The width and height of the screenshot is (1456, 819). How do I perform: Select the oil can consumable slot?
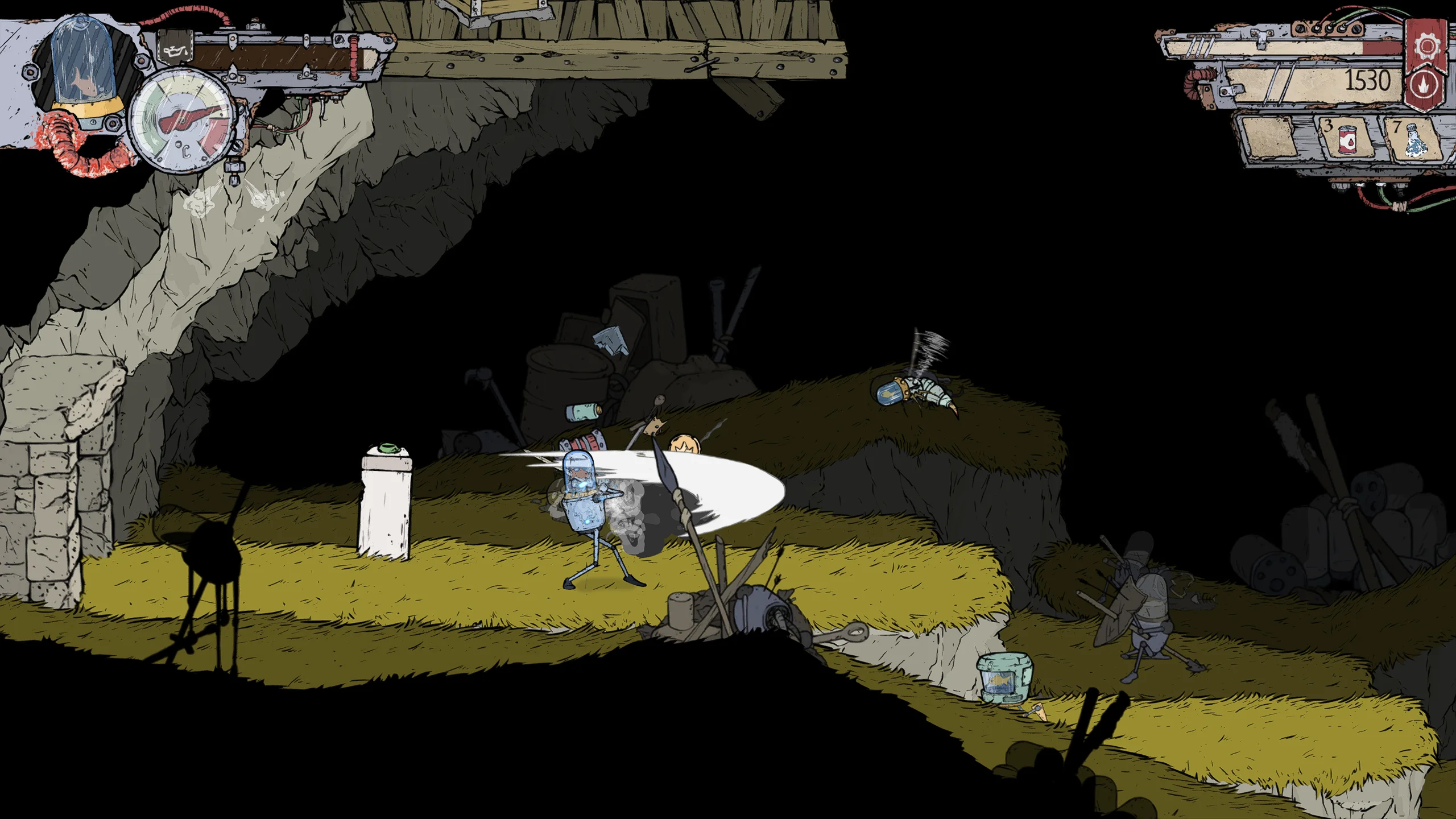pyautogui.click(x=1348, y=141)
